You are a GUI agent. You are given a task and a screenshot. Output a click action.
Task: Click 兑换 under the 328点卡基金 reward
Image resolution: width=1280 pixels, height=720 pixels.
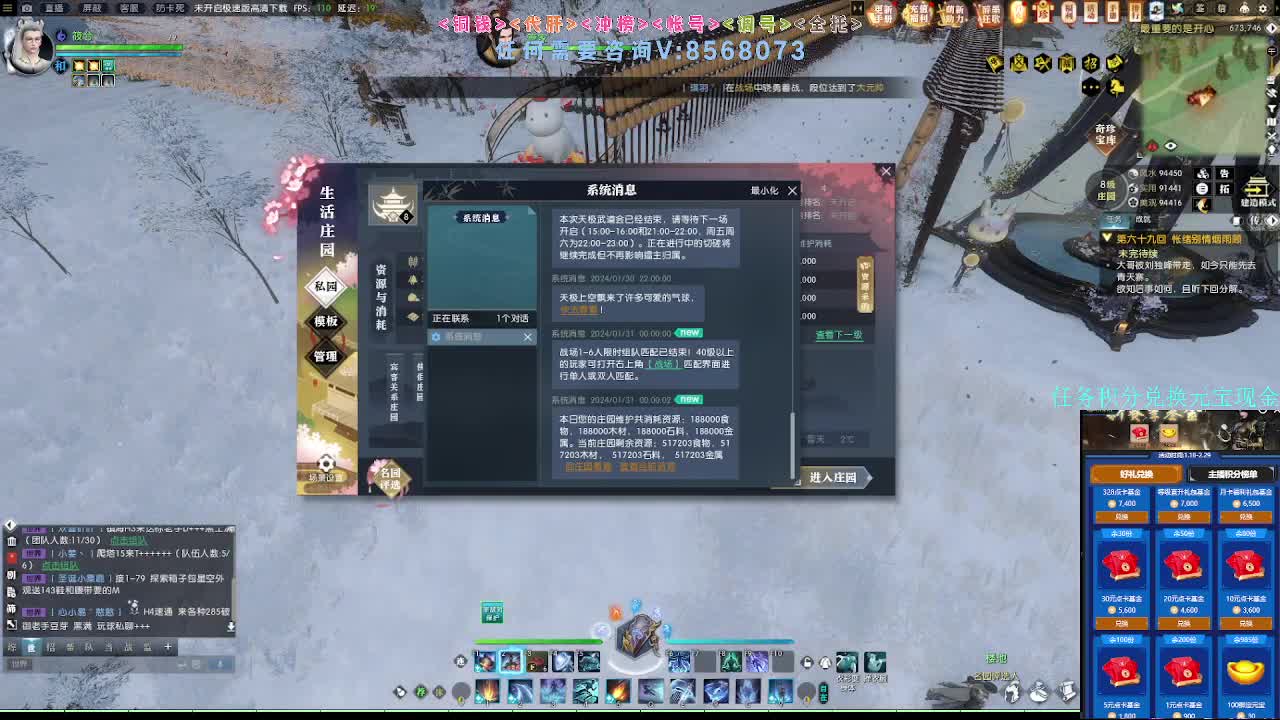pos(1123,516)
